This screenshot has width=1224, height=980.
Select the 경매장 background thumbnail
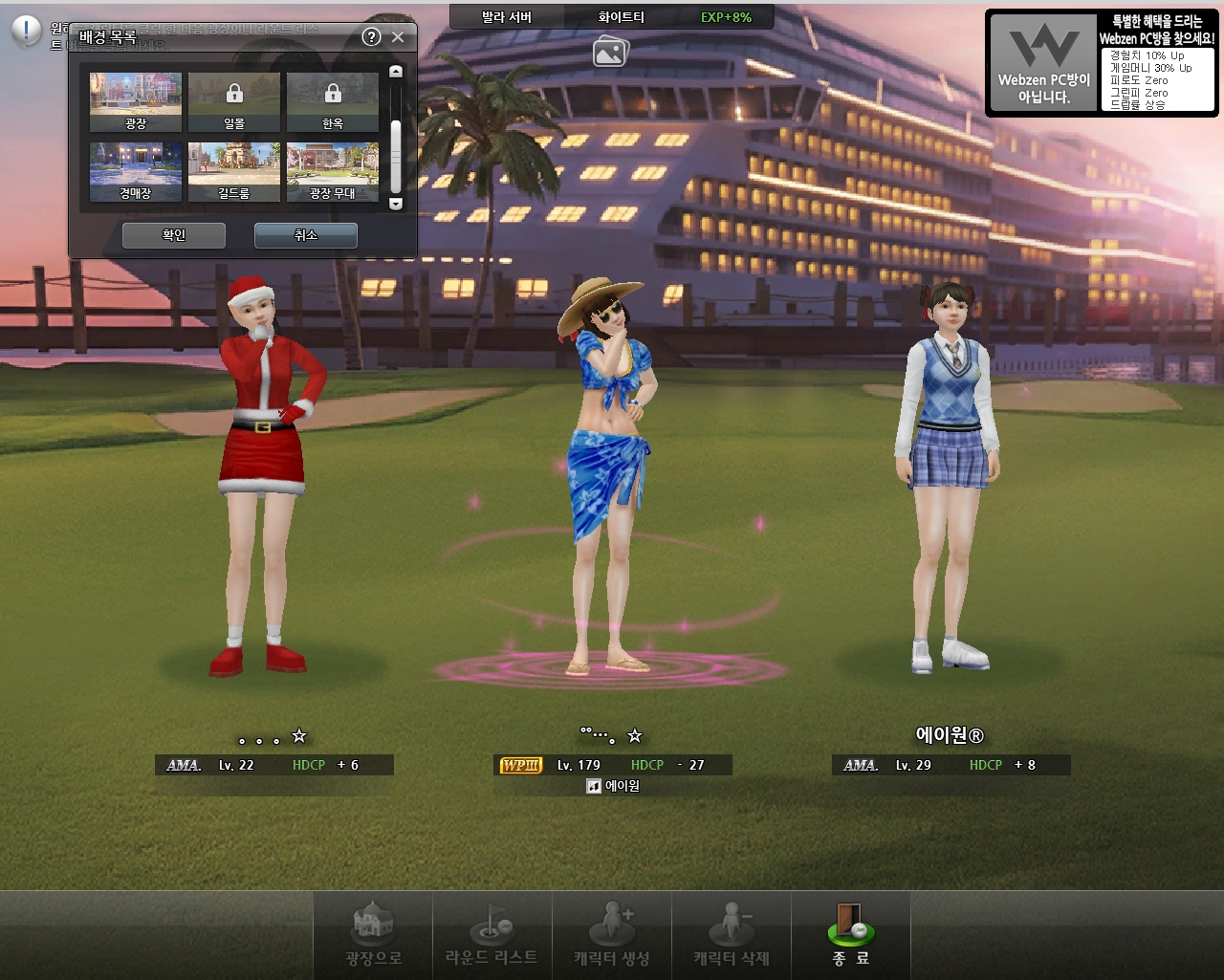(136, 172)
